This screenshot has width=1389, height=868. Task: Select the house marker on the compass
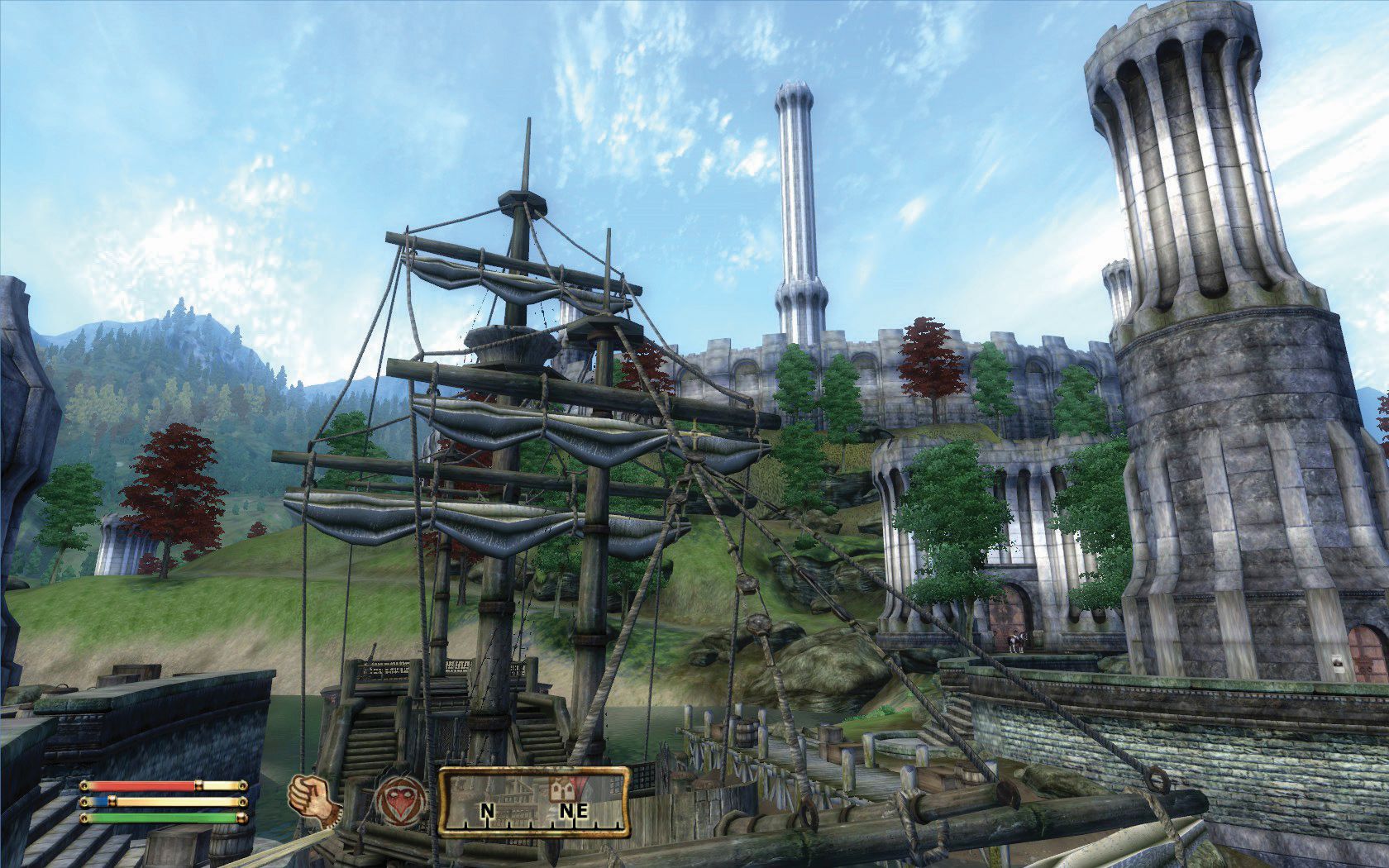(561, 790)
